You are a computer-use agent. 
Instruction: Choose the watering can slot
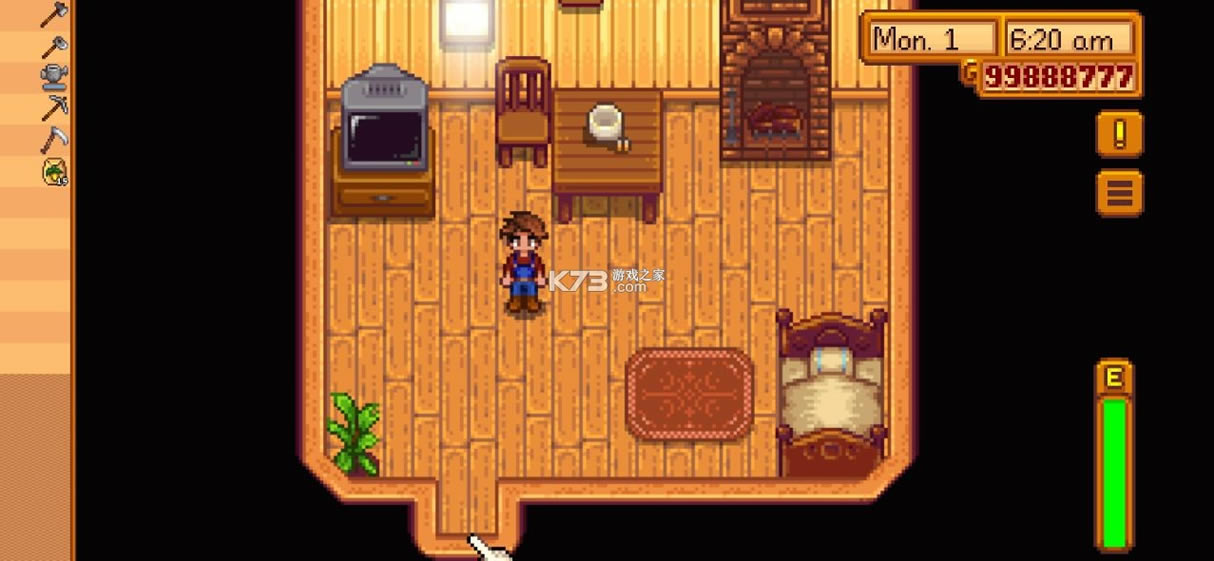(x=54, y=77)
